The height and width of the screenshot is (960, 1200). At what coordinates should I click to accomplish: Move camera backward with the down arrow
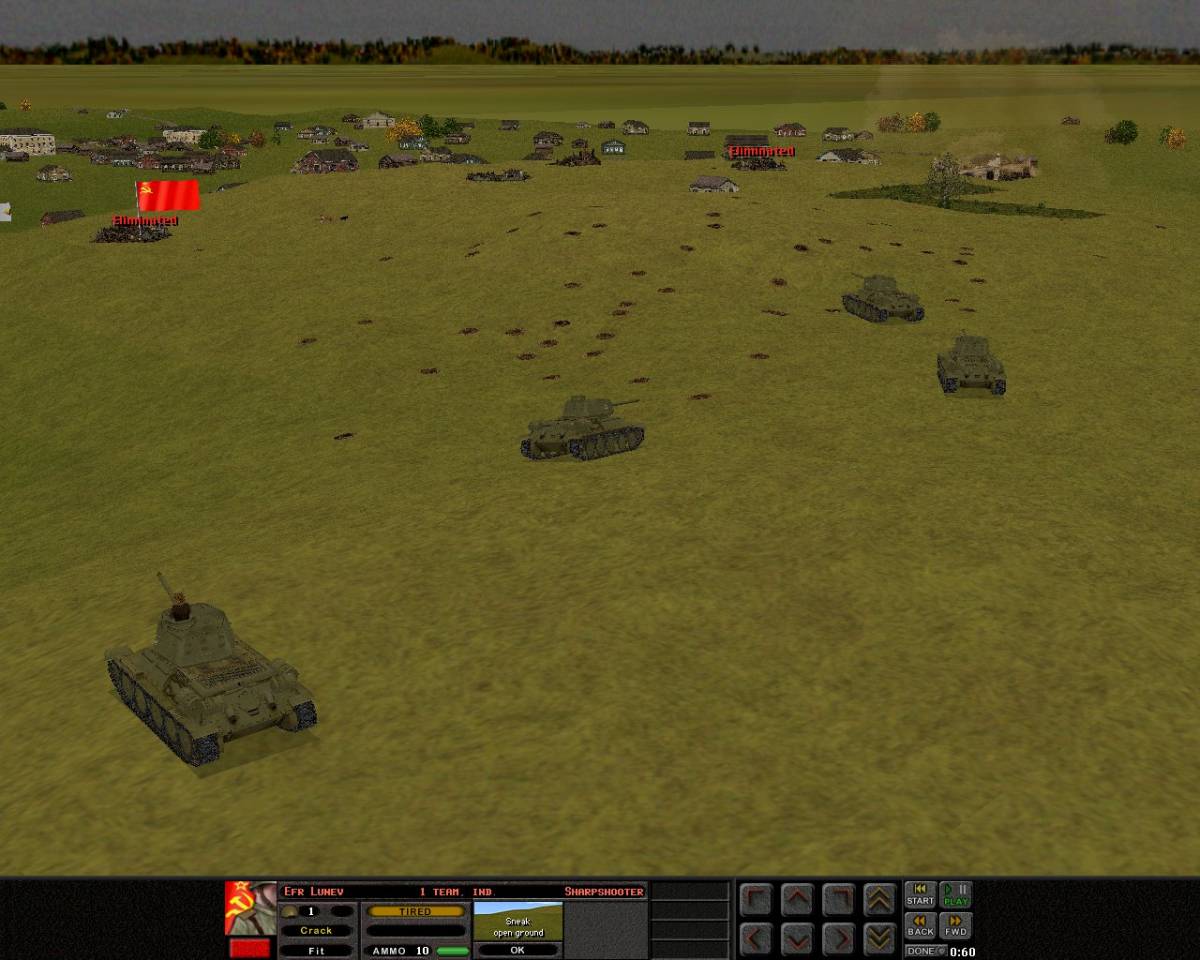[x=797, y=938]
